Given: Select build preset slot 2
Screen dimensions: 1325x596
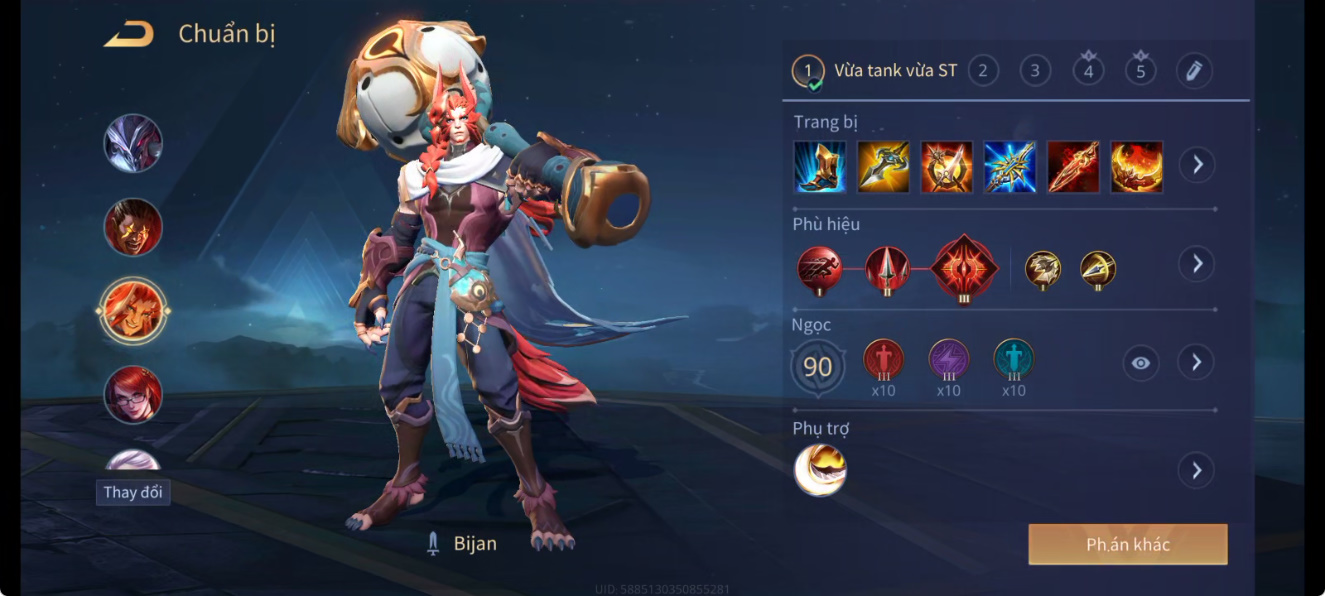Looking at the screenshot, I should (983, 71).
